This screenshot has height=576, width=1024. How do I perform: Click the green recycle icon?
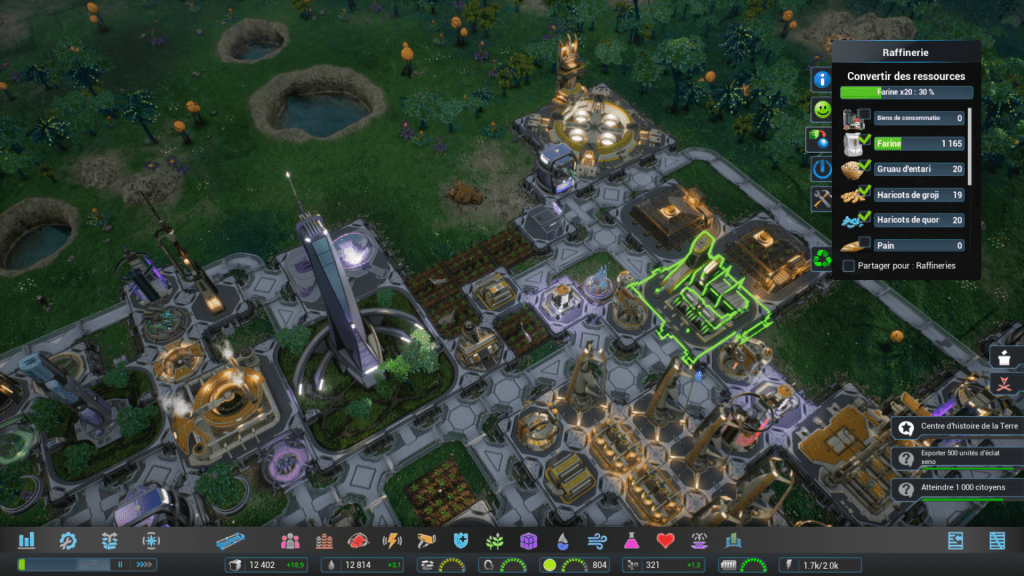click(822, 259)
